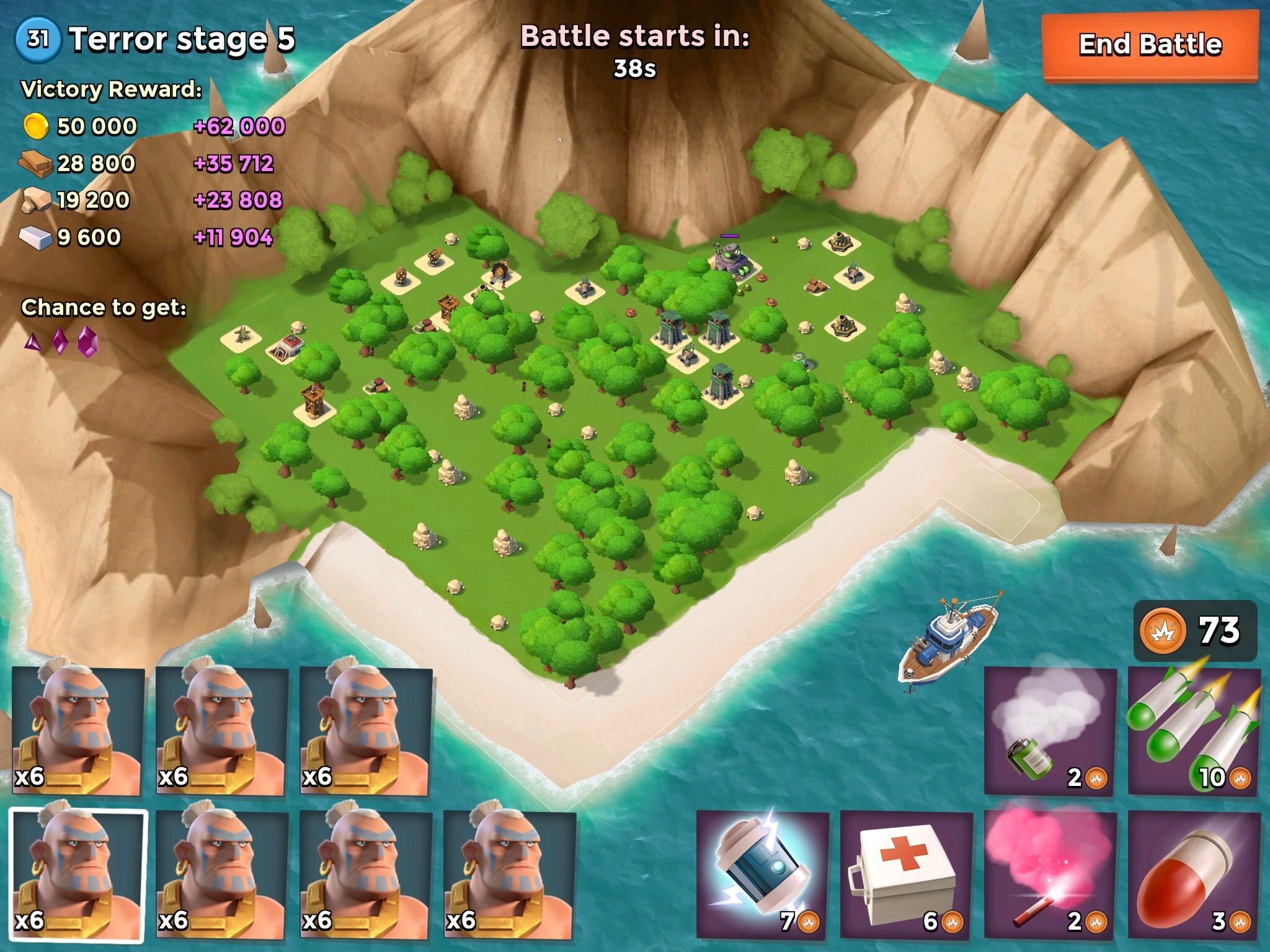
Task: Throw the pink Flare
Action: [x=1050, y=875]
